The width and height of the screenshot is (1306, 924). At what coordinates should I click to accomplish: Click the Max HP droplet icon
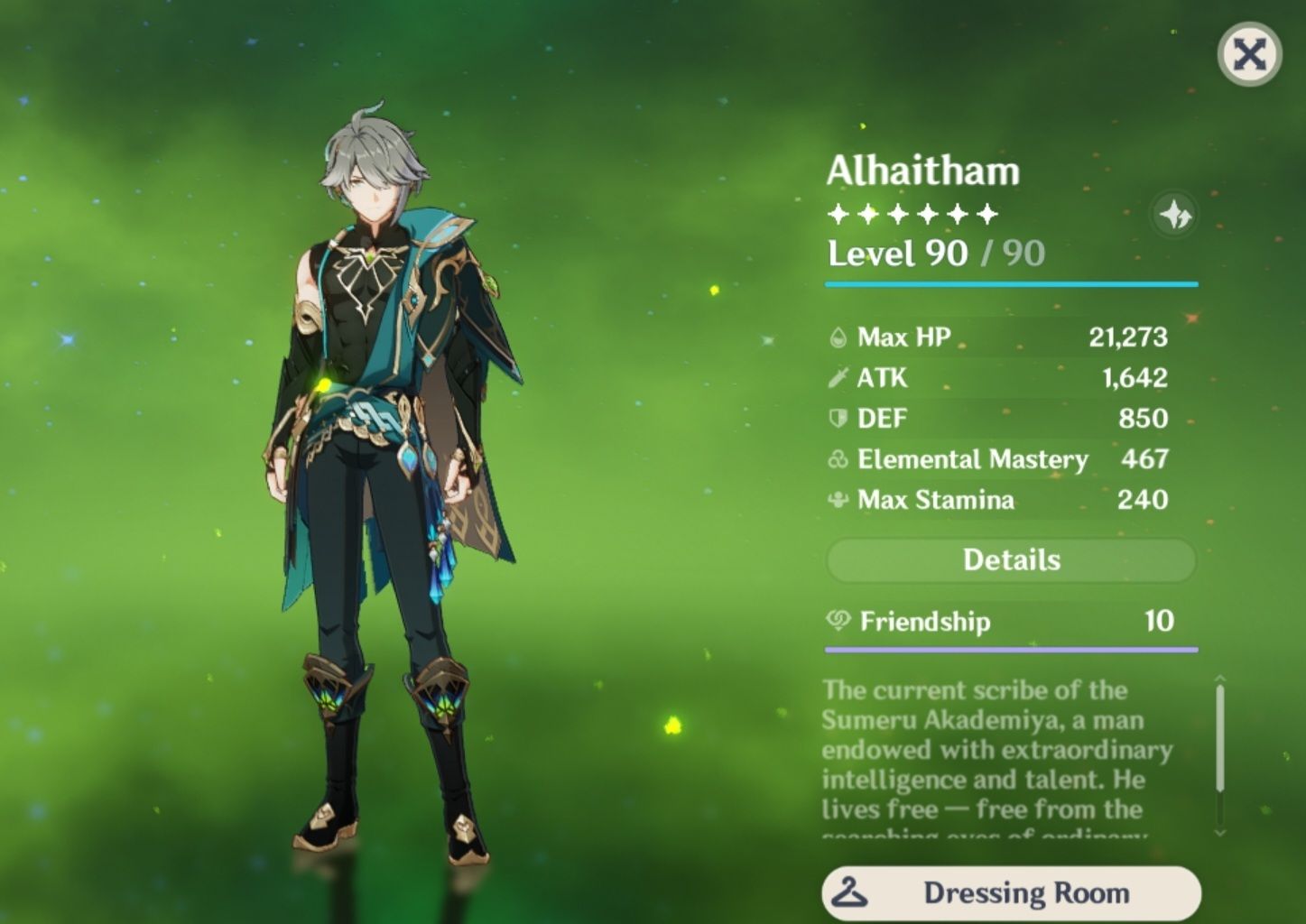pos(838,337)
